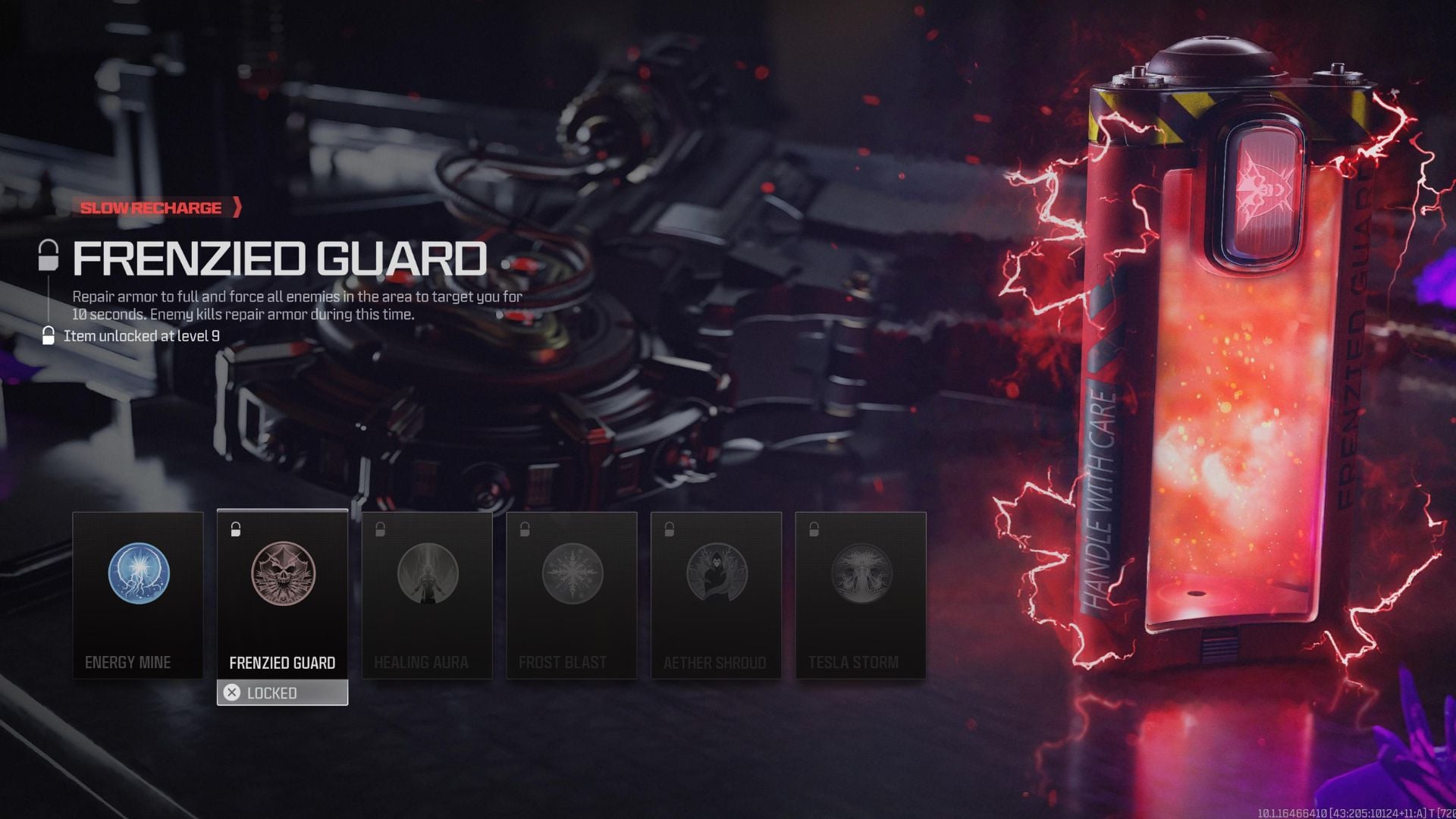This screenshot has width=1456, height=819.
Task: Select the Energy Mine field upgrade
Action: click(138, 595)
